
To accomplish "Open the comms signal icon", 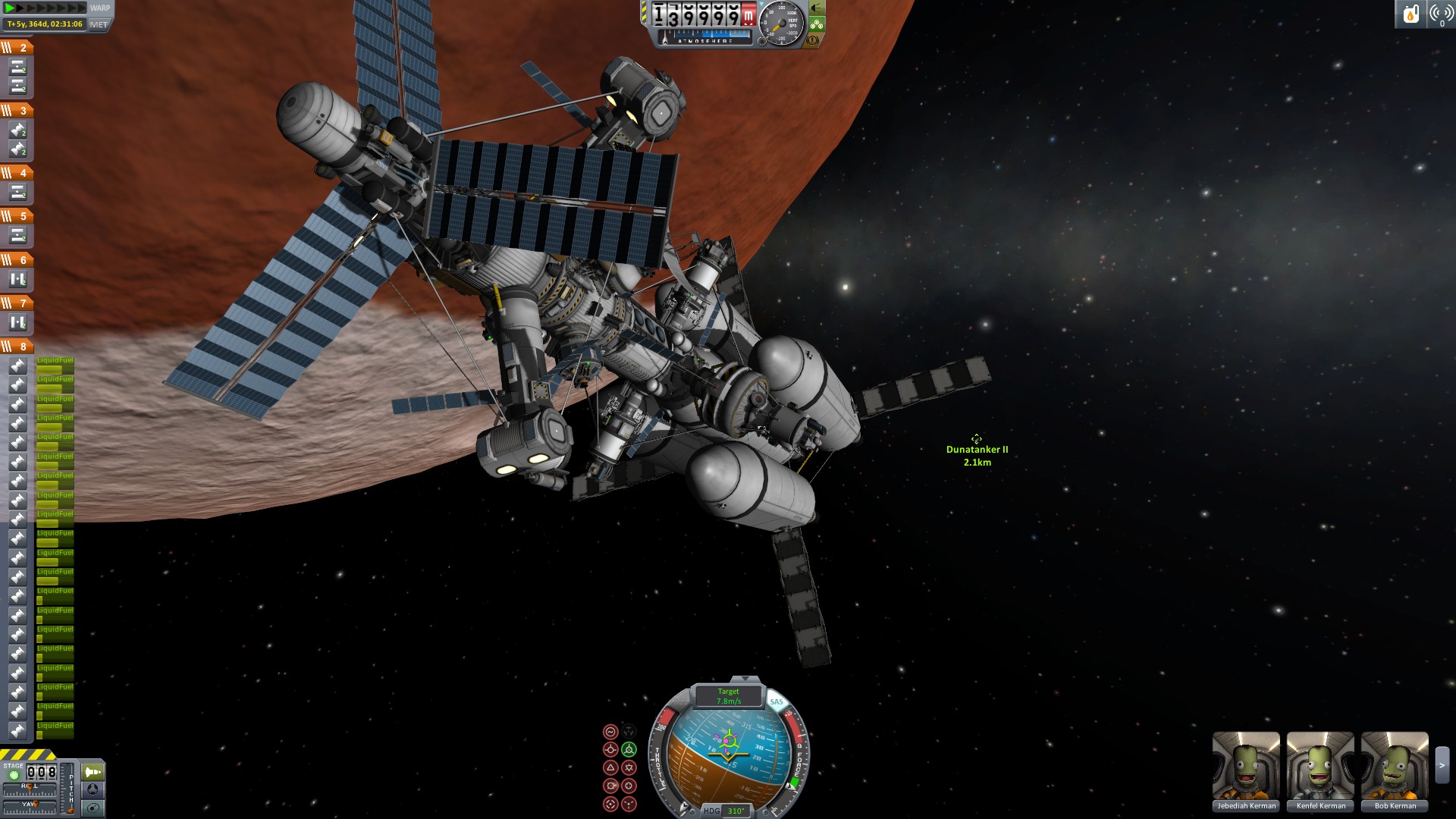I will pos(1441,14).
